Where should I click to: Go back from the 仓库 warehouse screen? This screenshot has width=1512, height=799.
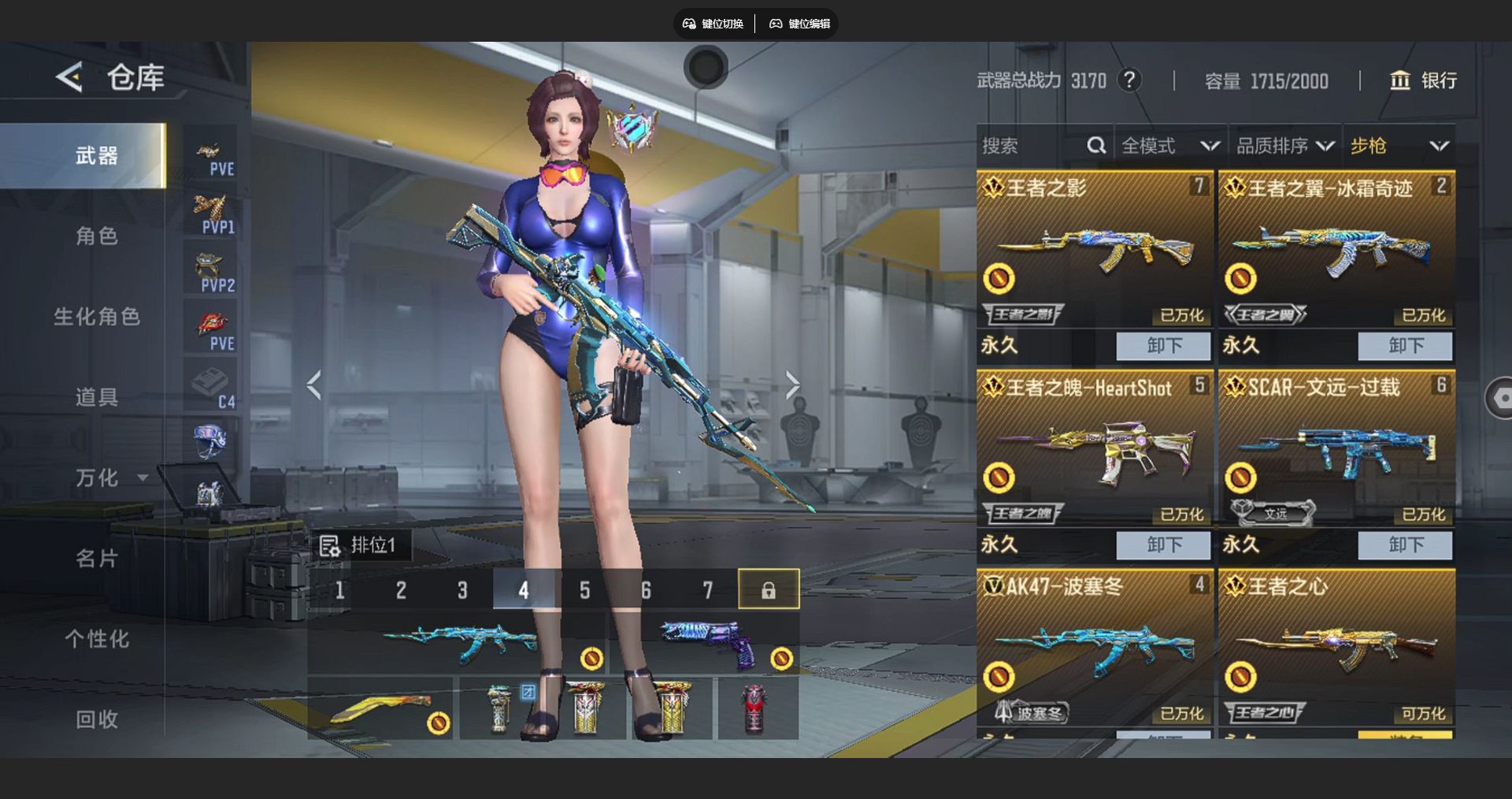pos(69,77)
